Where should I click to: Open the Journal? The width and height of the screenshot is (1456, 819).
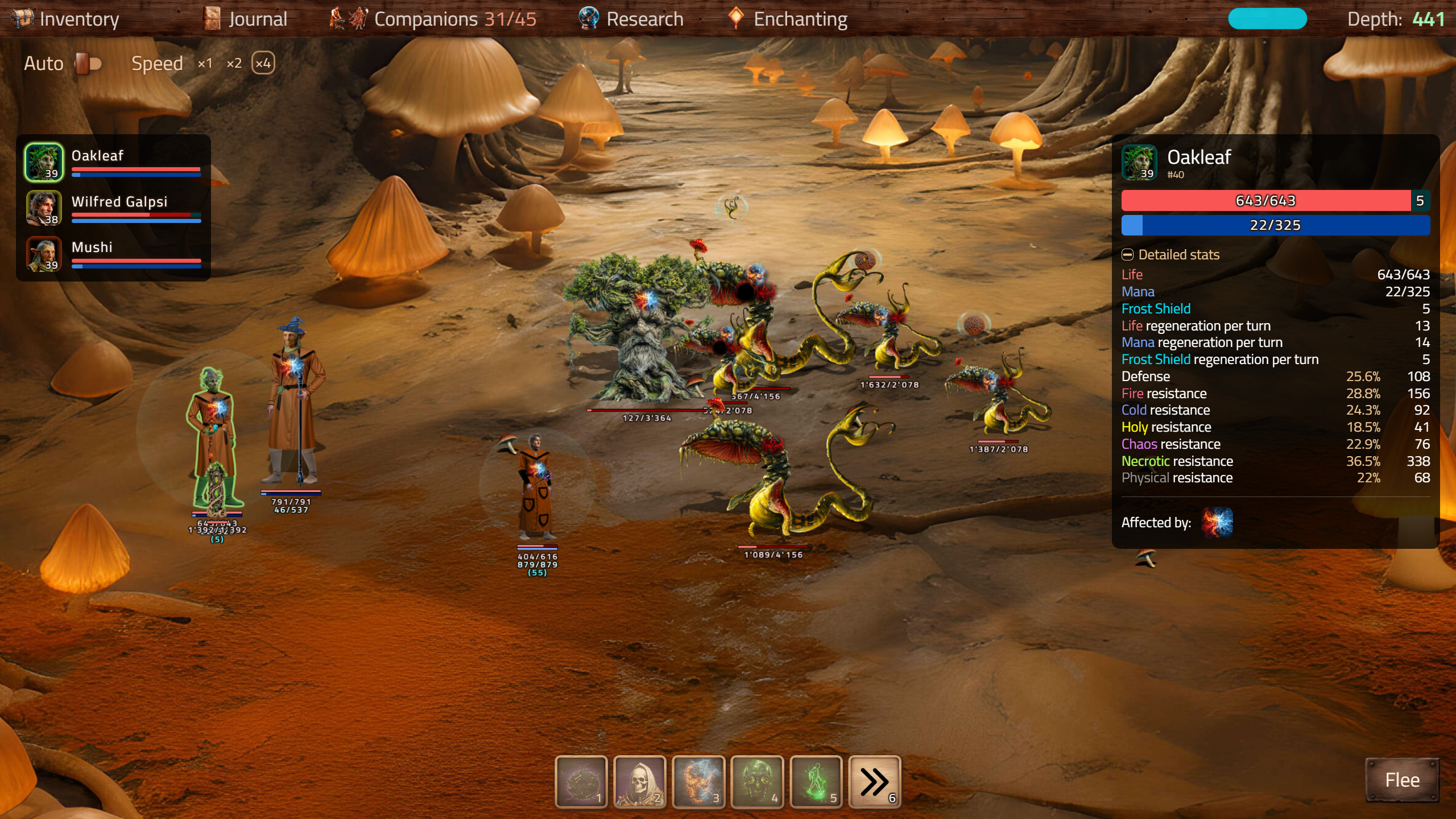pyautogui.click(x=246, y=19)
